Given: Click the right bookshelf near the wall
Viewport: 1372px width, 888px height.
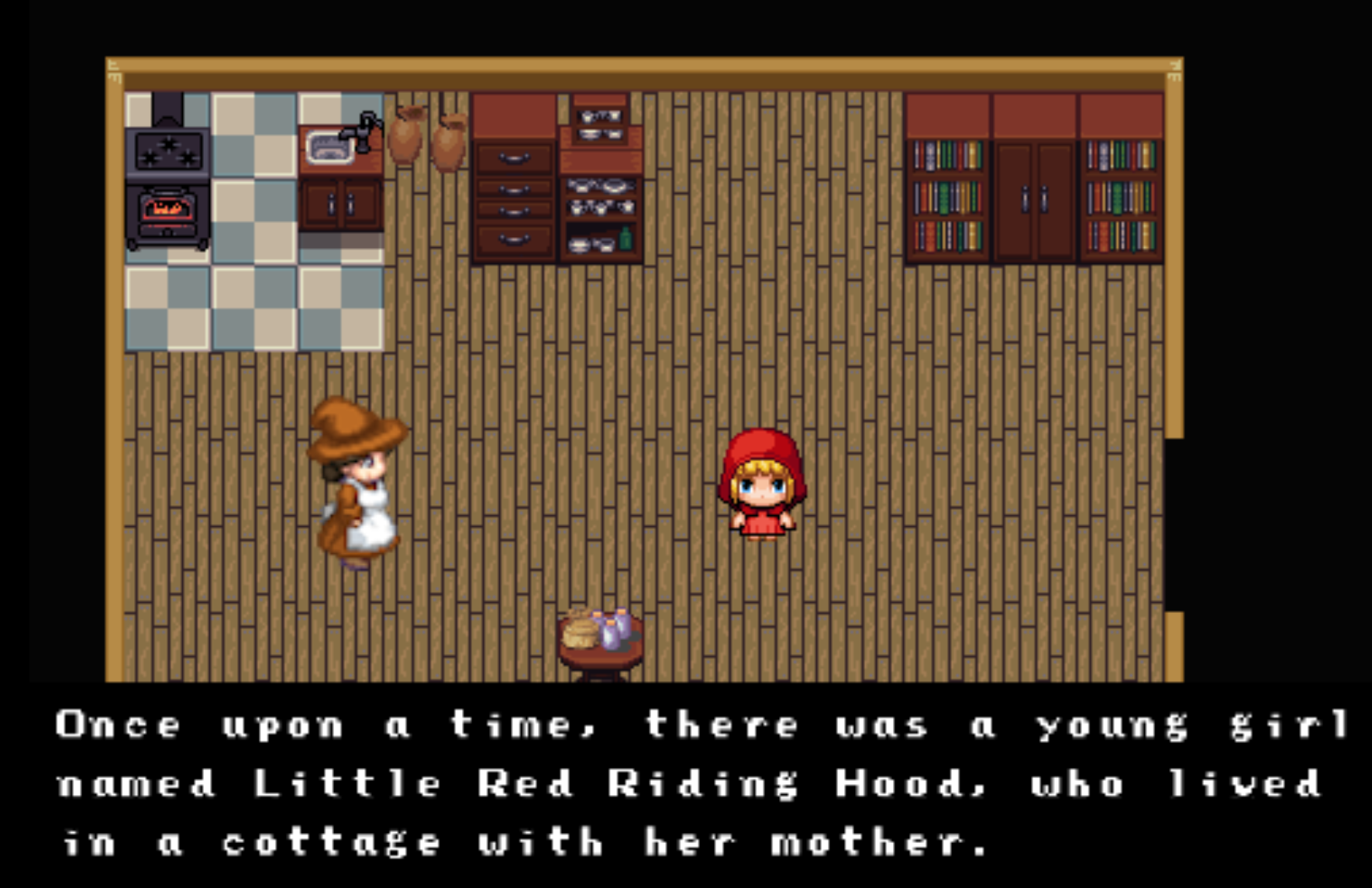Looking at the screenshot, I should tap(1119, 198).
